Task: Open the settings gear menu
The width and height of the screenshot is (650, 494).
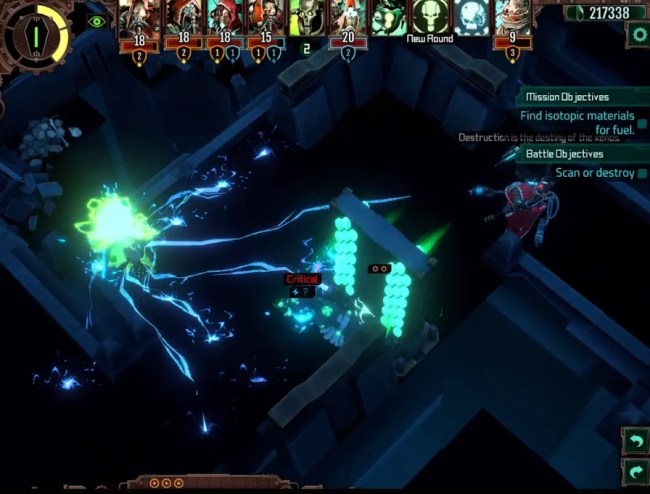Action: tap(638, 34)
